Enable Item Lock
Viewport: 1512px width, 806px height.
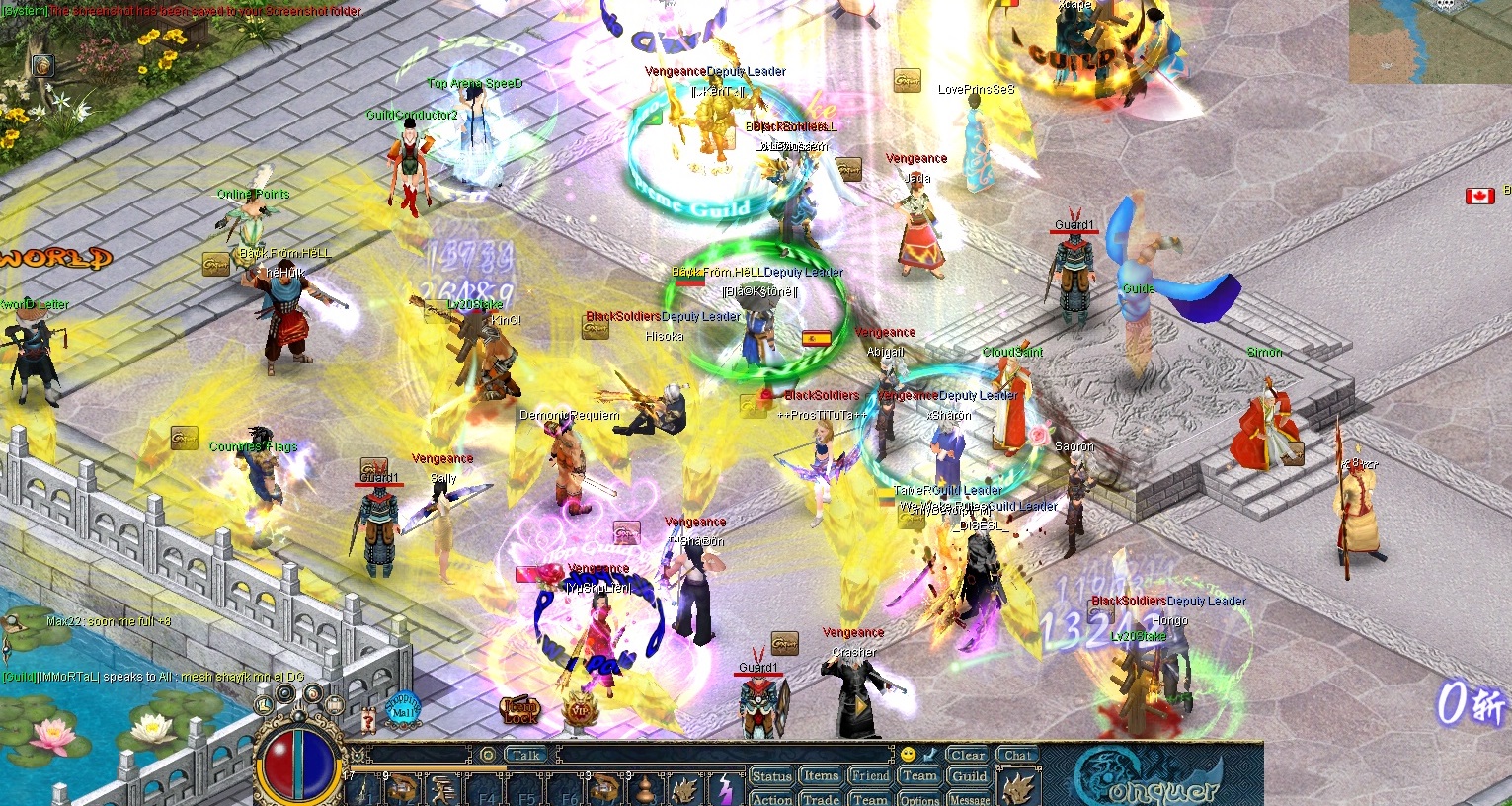519,708
